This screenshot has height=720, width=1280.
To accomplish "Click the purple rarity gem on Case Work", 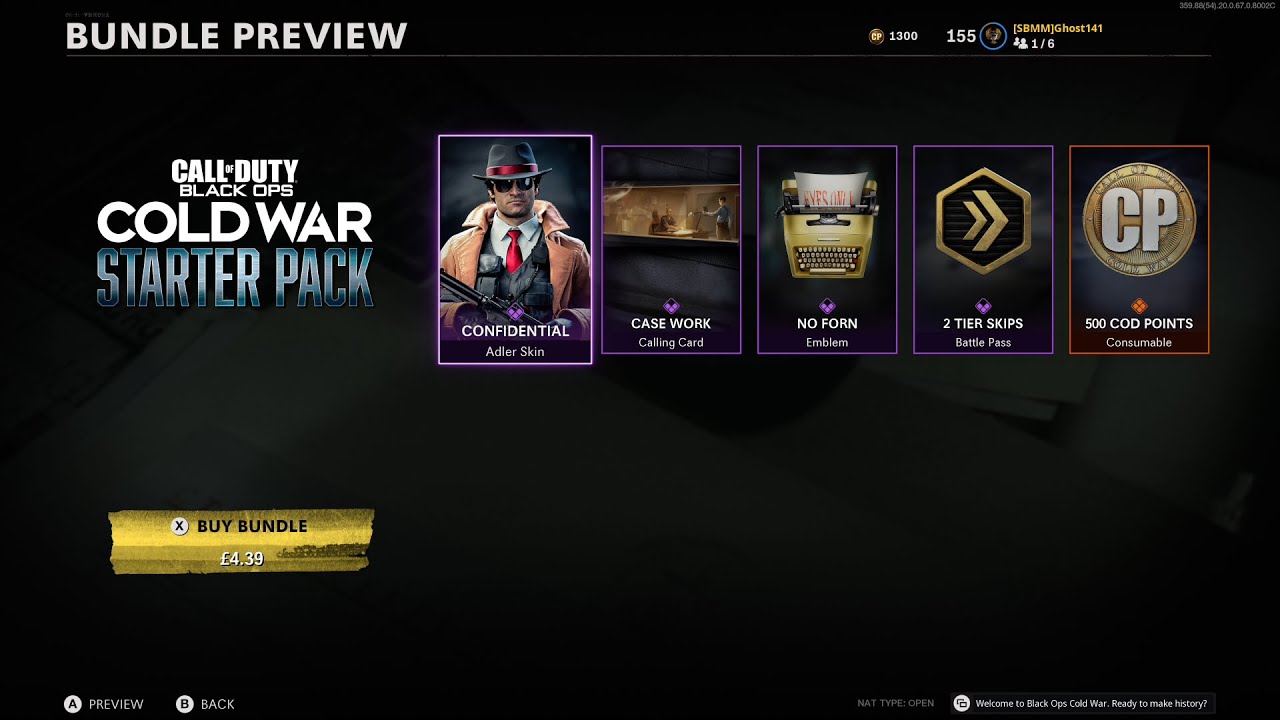I will click(671, 305).
